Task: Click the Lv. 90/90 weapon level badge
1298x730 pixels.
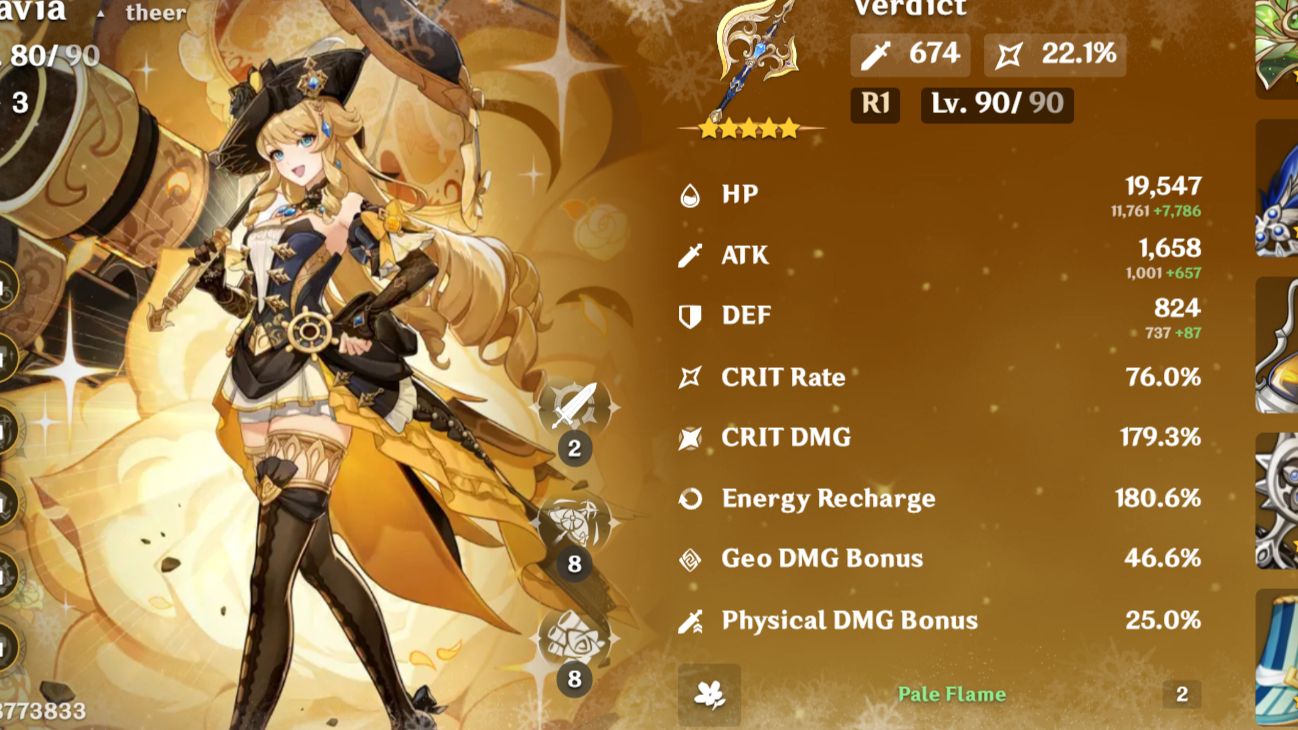Action: 996,104
